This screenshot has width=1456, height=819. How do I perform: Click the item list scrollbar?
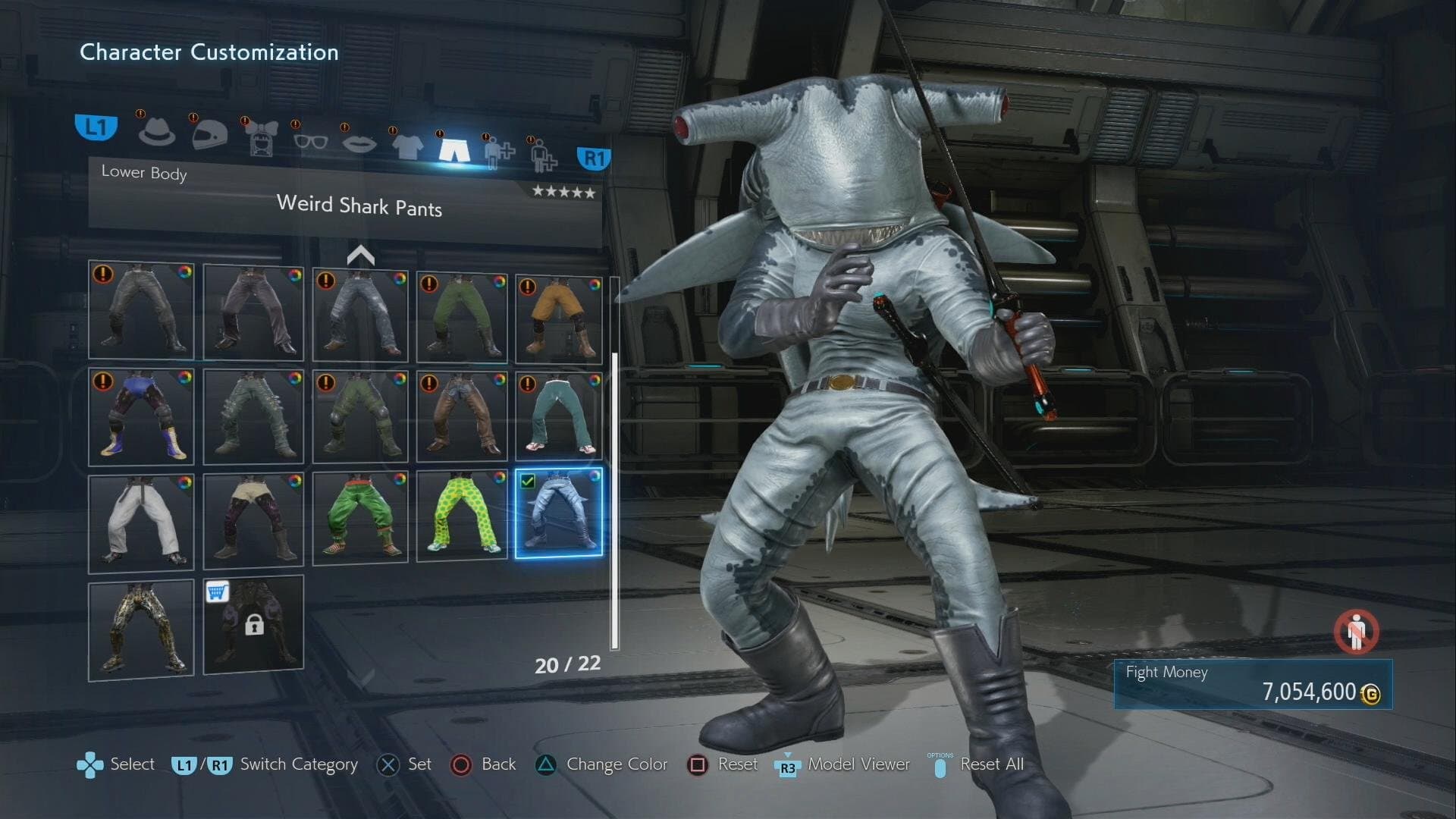click(614, 500)
